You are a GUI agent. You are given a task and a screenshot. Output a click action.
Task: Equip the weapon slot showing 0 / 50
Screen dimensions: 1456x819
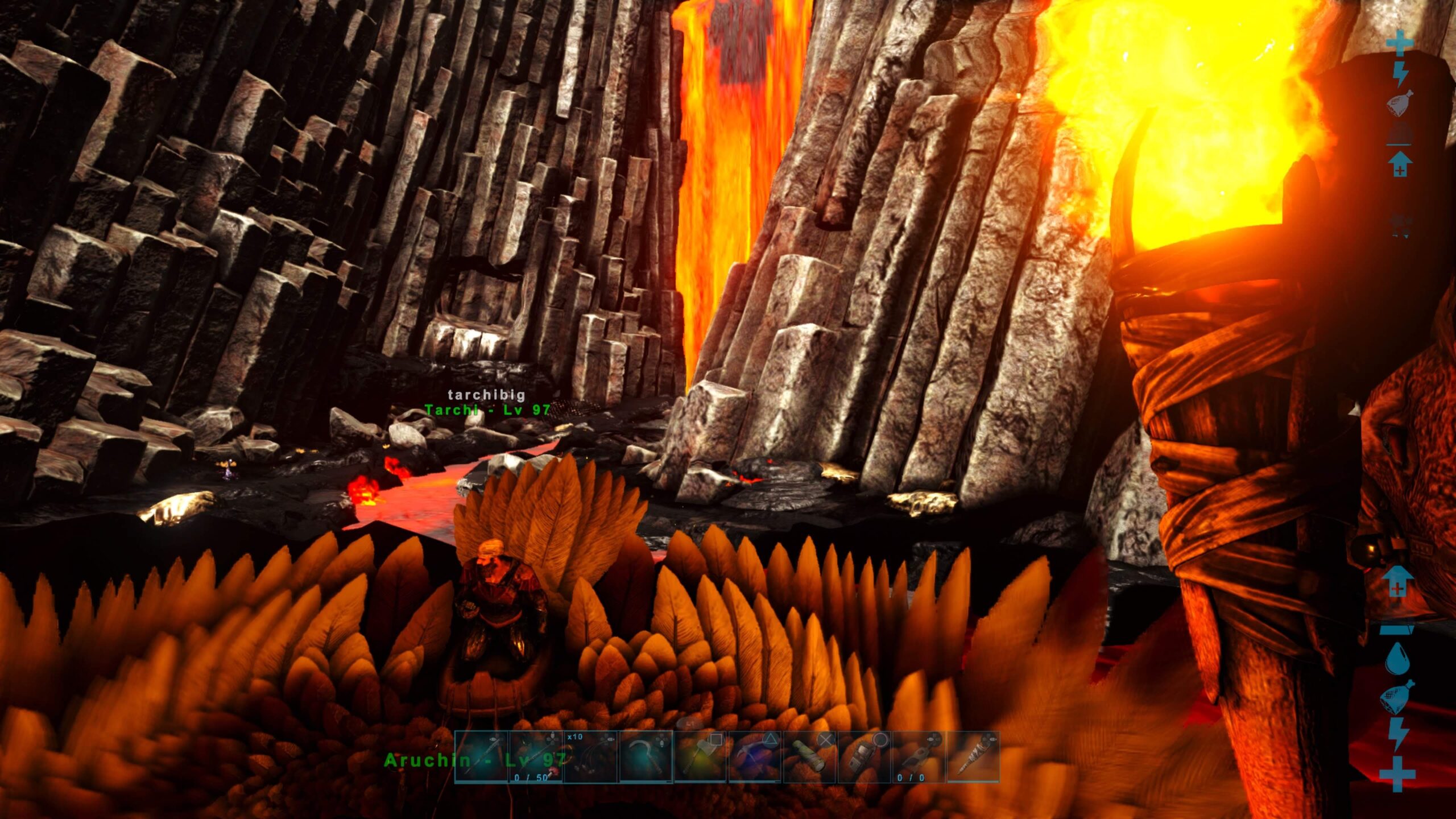[536, 756]
